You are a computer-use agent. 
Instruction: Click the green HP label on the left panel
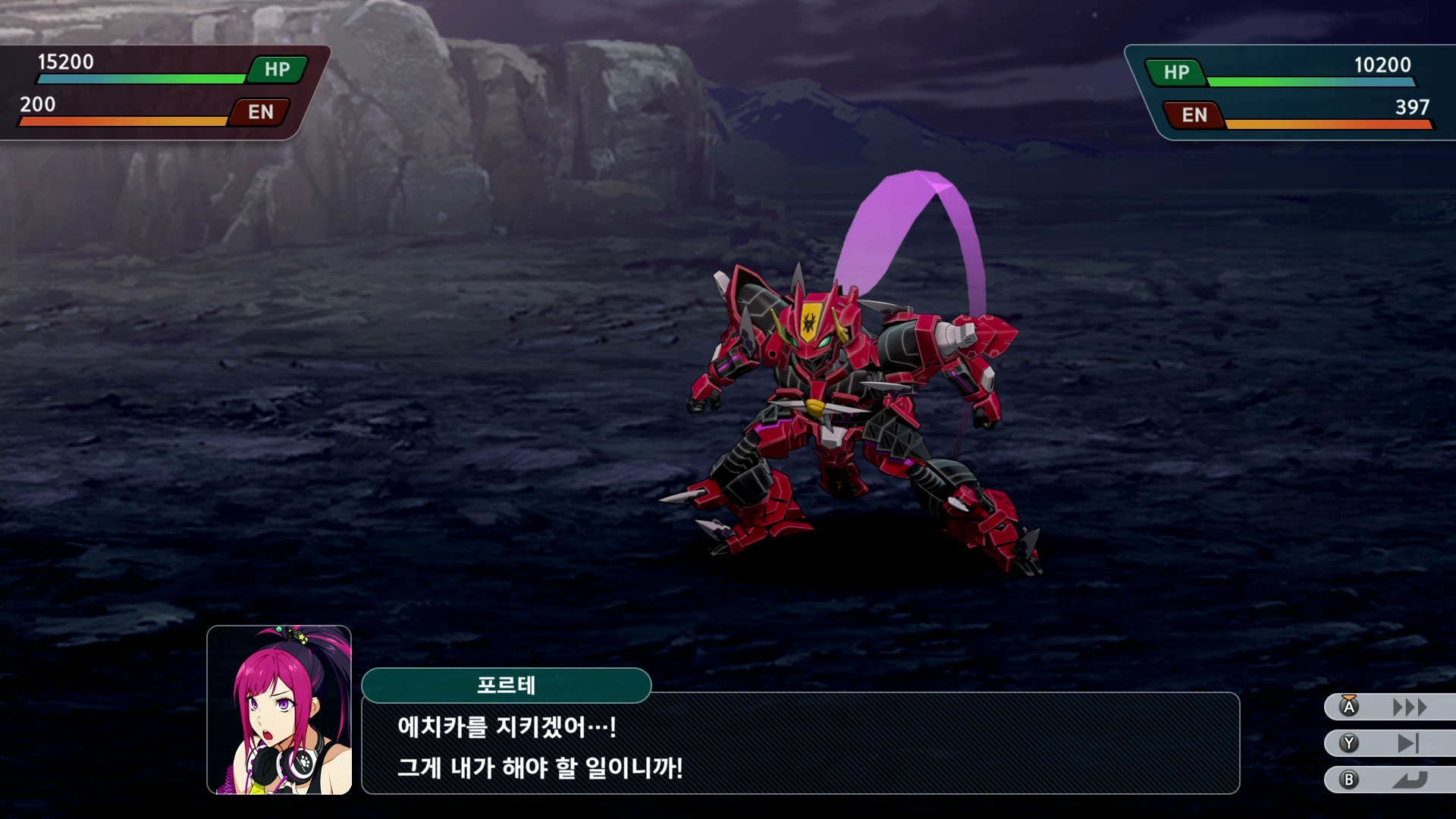click(x=276, y=70)
